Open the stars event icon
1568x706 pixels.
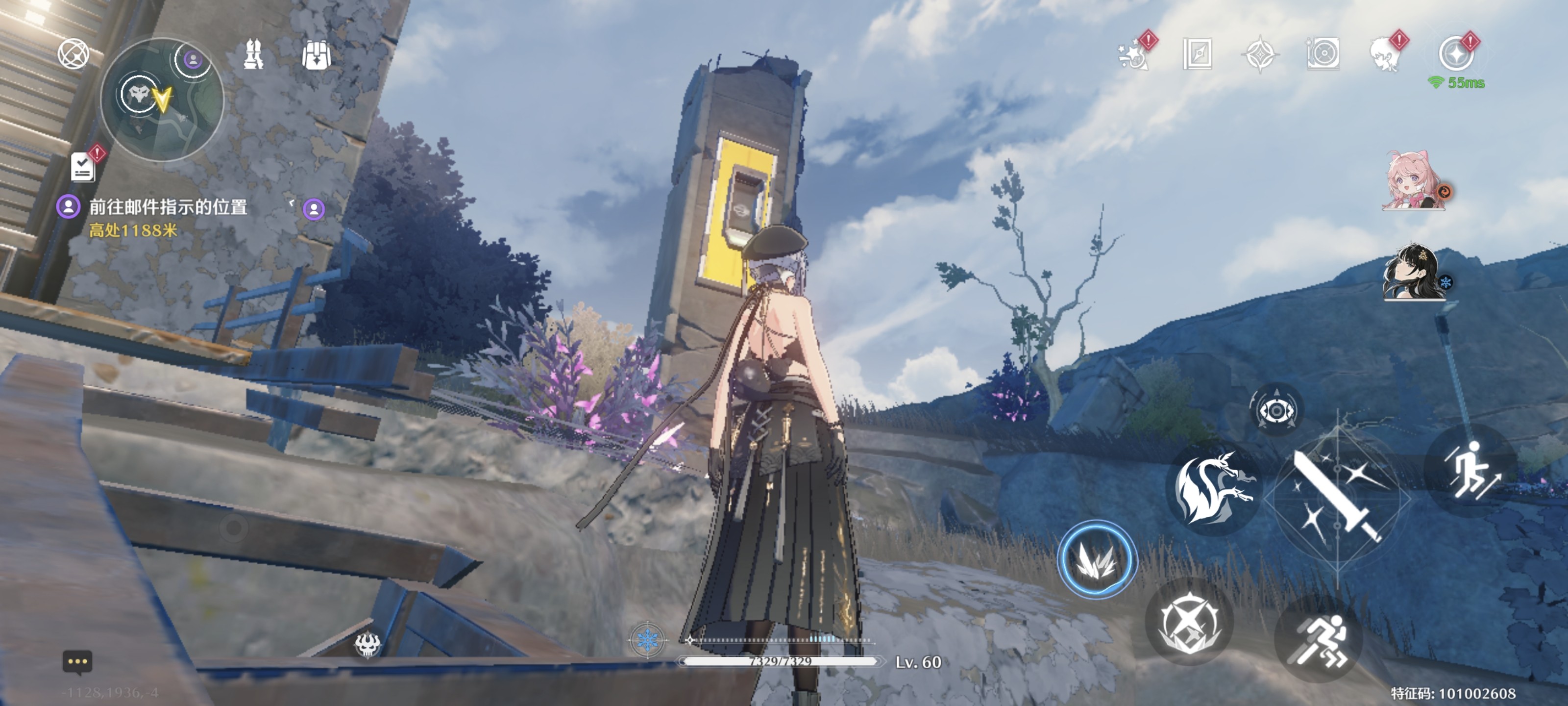tap(1134, 53)
